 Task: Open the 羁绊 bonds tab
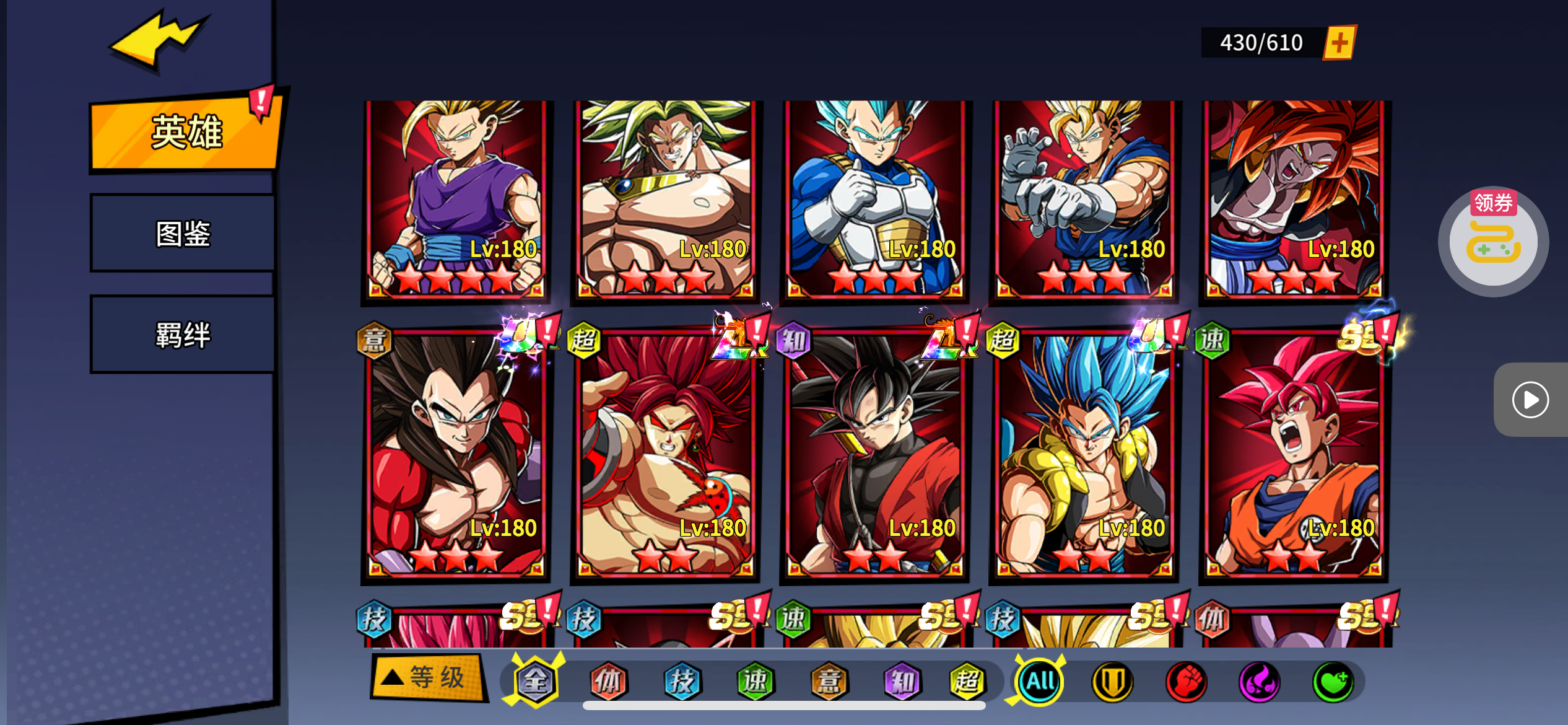click(183, 335)
